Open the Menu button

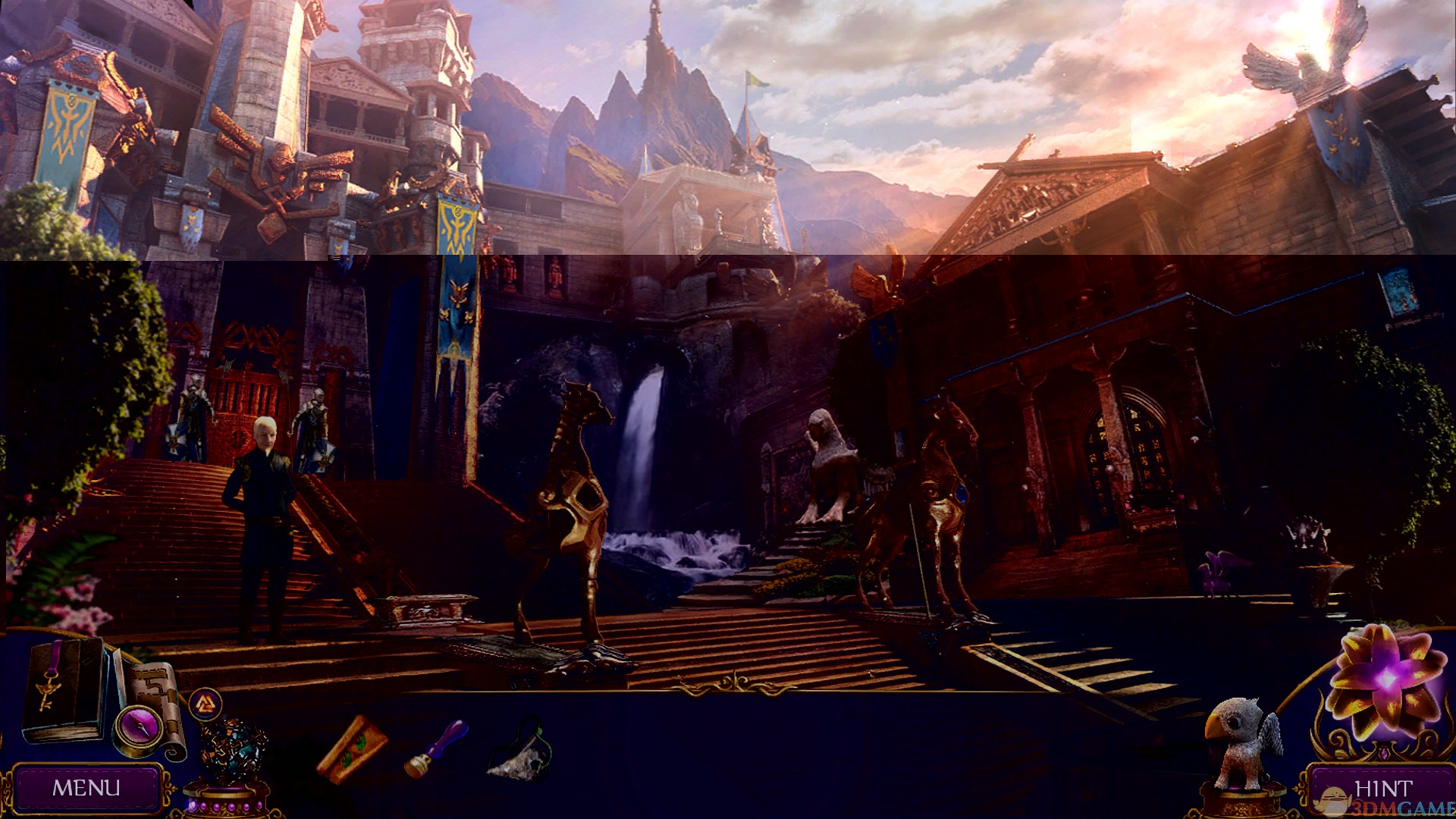[x=86, y=788]
